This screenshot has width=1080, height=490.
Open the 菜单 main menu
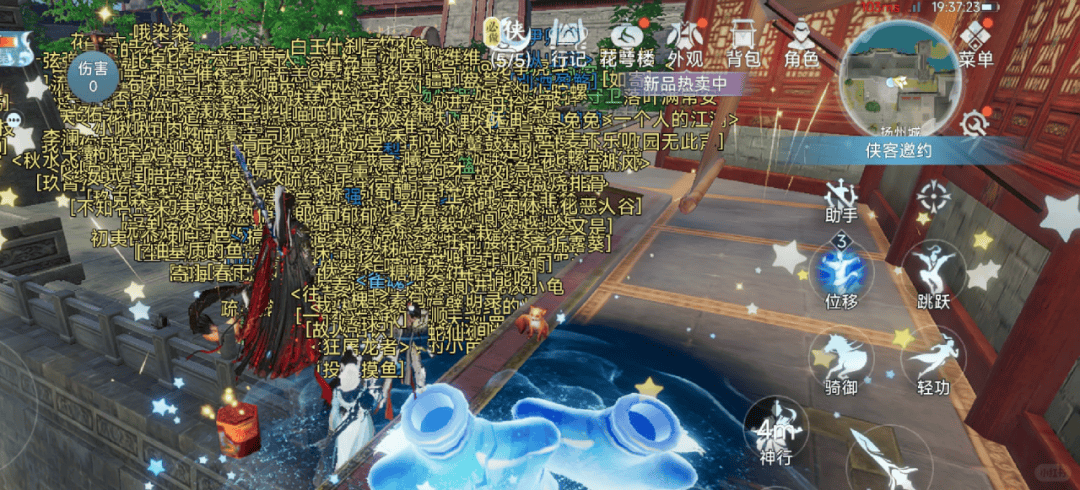[x=975, y=44]
